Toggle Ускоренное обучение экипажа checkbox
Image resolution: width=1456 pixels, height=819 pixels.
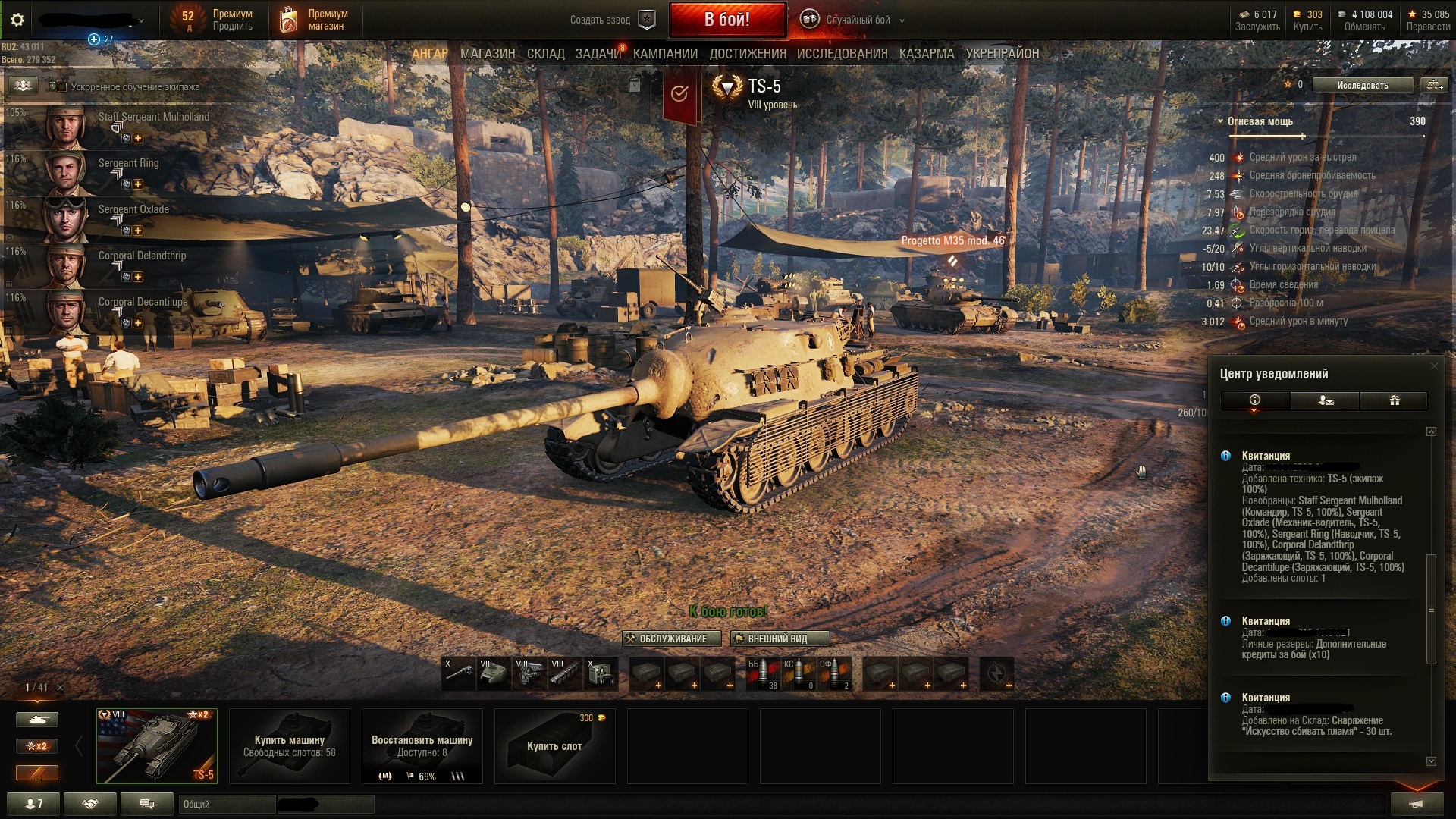(x=63, y=87)
